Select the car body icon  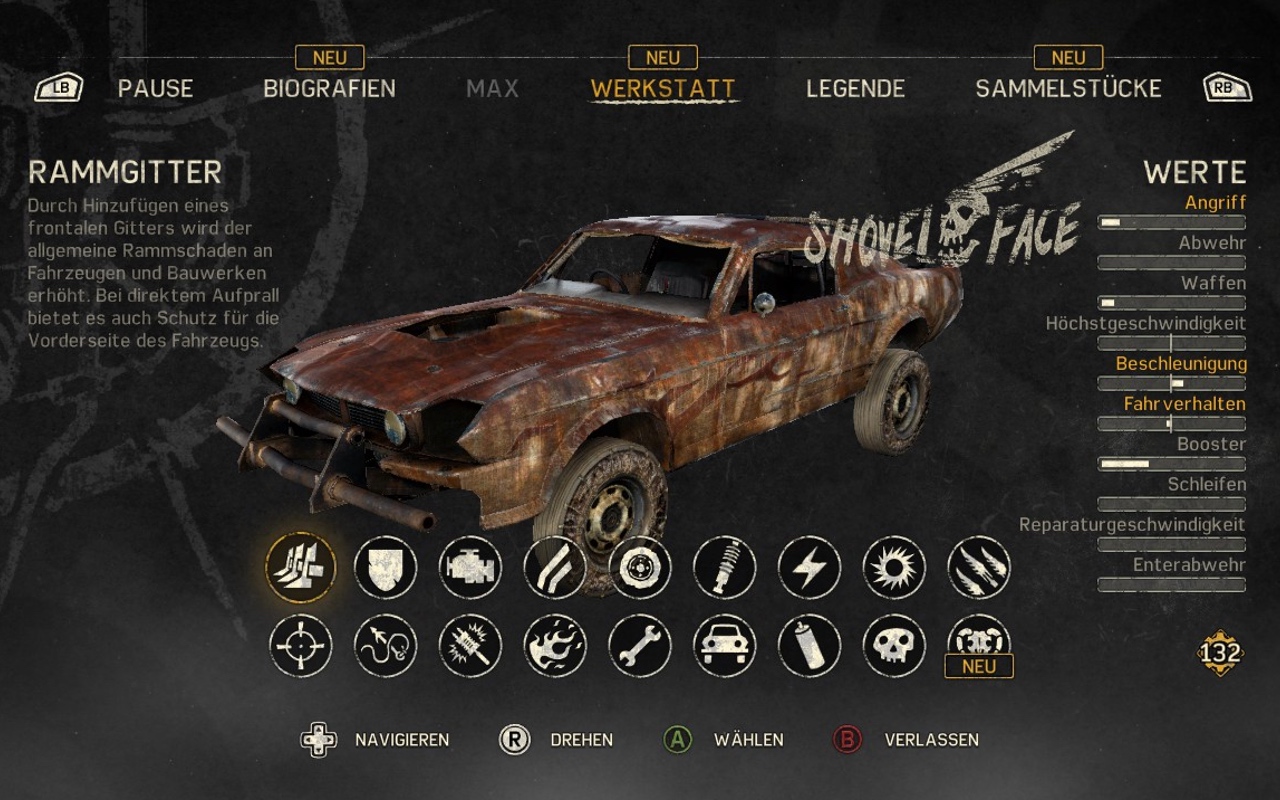(x=725, y=645)
